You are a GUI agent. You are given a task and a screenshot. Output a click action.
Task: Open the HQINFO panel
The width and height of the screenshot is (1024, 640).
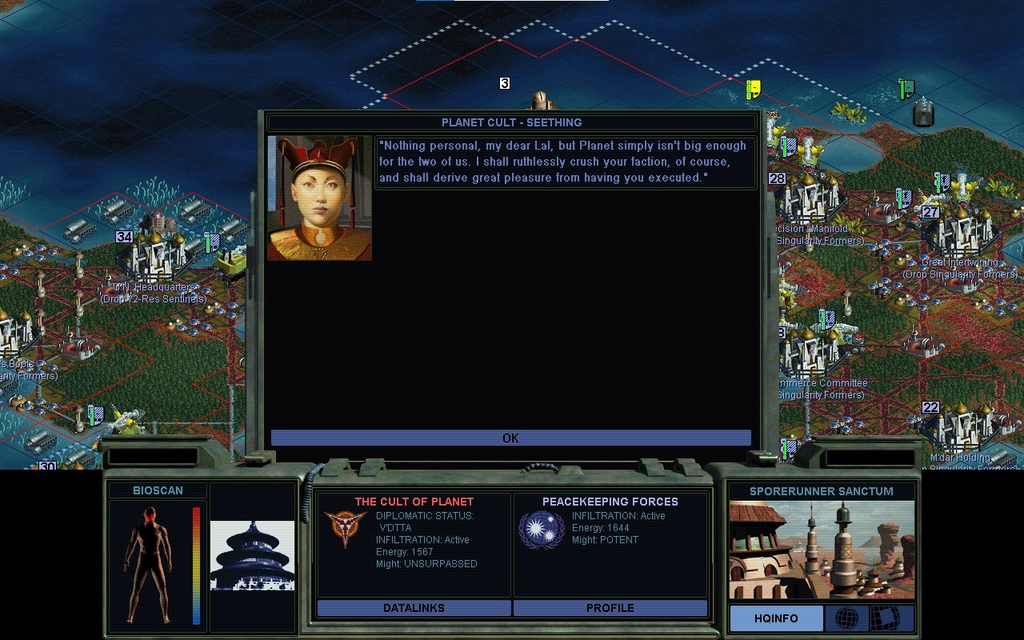[775, 618]
